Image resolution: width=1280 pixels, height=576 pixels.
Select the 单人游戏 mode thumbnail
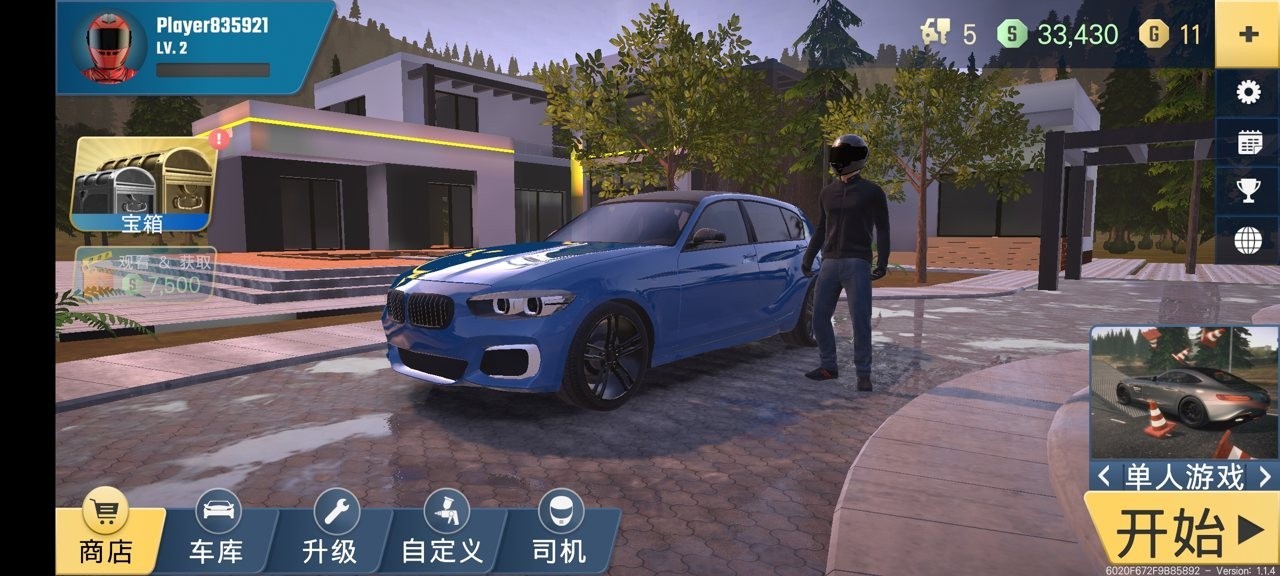1183,392
